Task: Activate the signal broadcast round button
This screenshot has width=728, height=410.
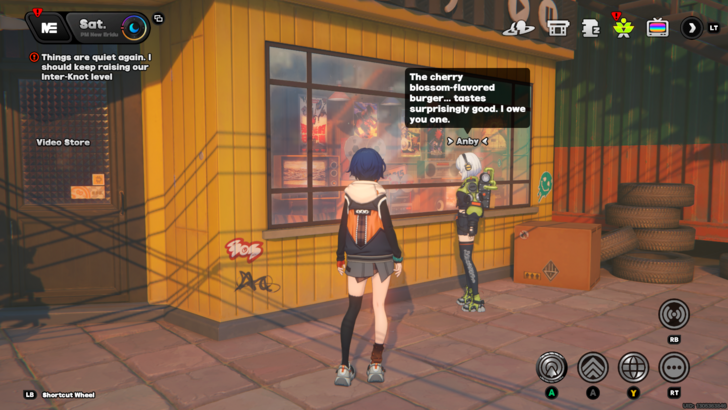Action: (x=674, y=315)
